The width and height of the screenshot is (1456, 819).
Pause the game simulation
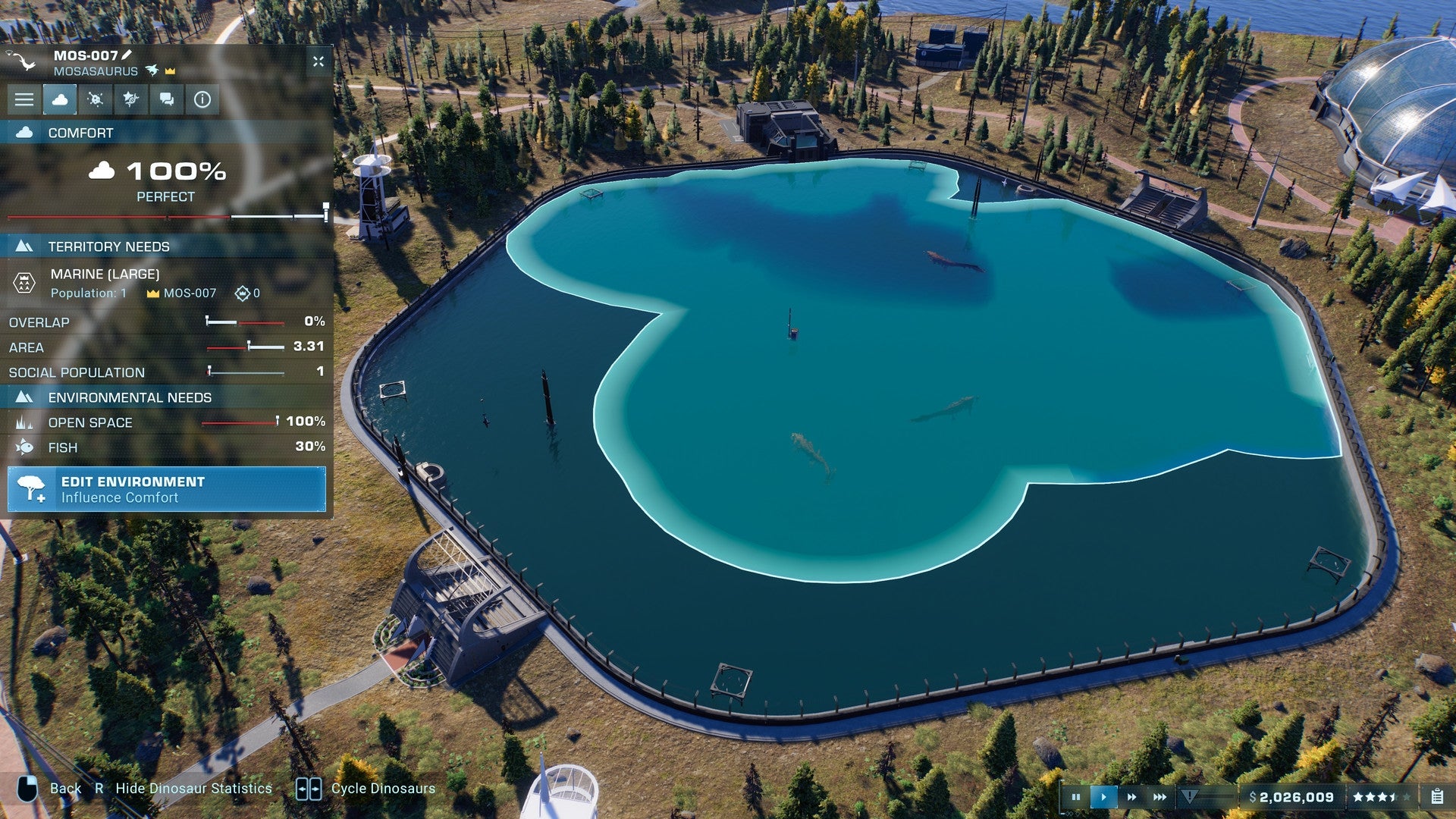[1077, 797]
